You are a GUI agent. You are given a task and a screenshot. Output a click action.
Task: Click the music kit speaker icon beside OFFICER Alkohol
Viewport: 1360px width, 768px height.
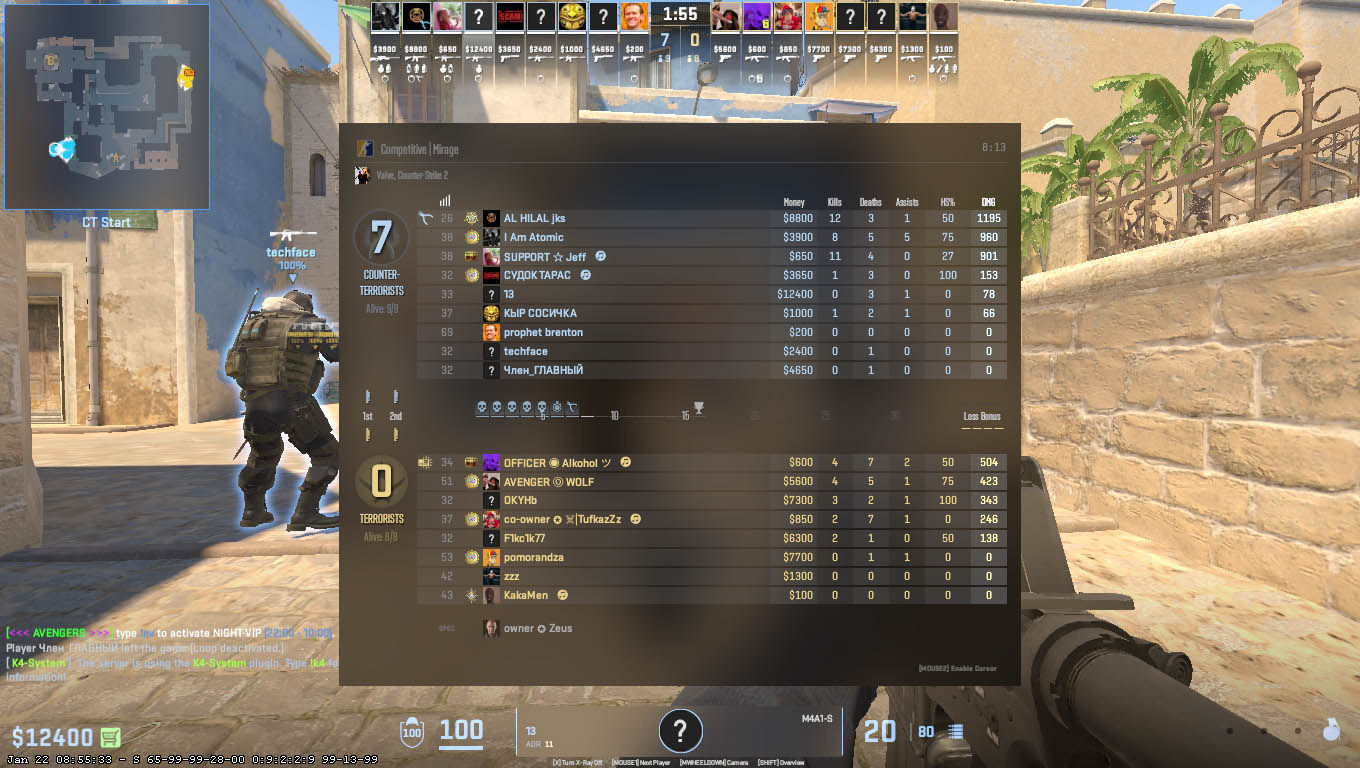tap(626, 462)
